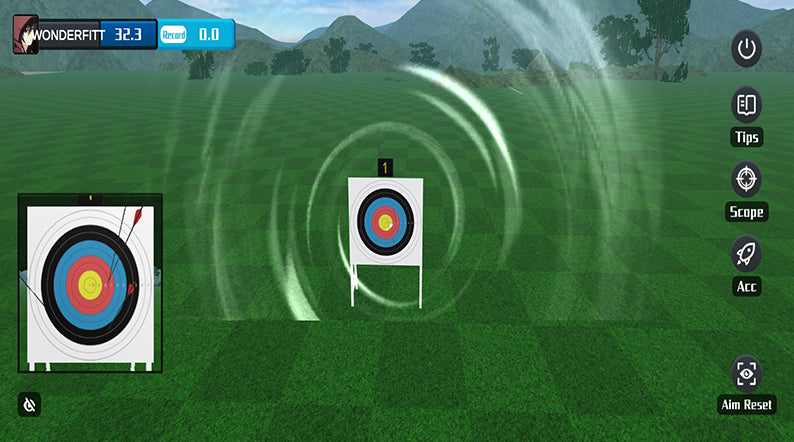Reset aim with Aim Reset
Viewport: 794px width, 442px height.
point(746,373)
